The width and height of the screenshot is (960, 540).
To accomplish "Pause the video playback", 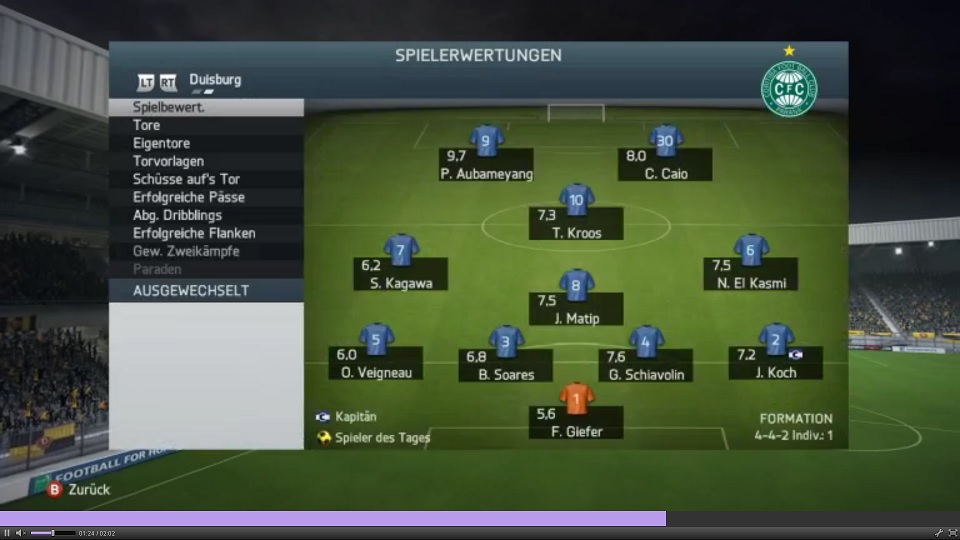I will click(7, 533).
